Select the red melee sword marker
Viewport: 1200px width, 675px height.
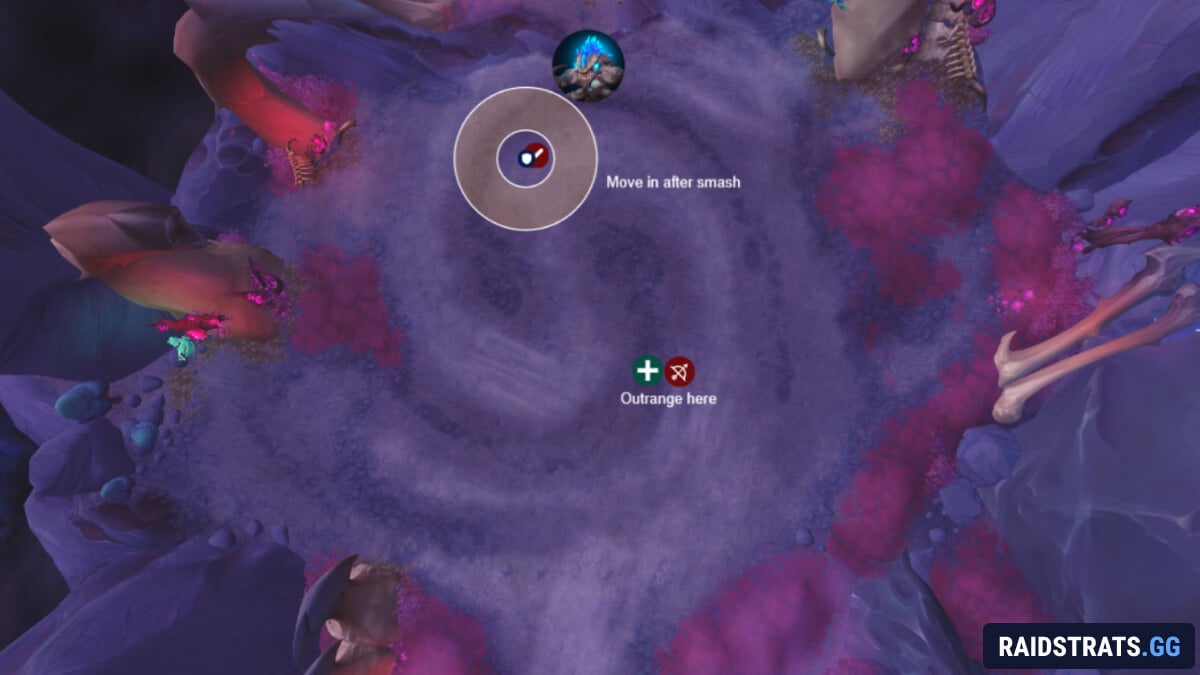[538, 155]
